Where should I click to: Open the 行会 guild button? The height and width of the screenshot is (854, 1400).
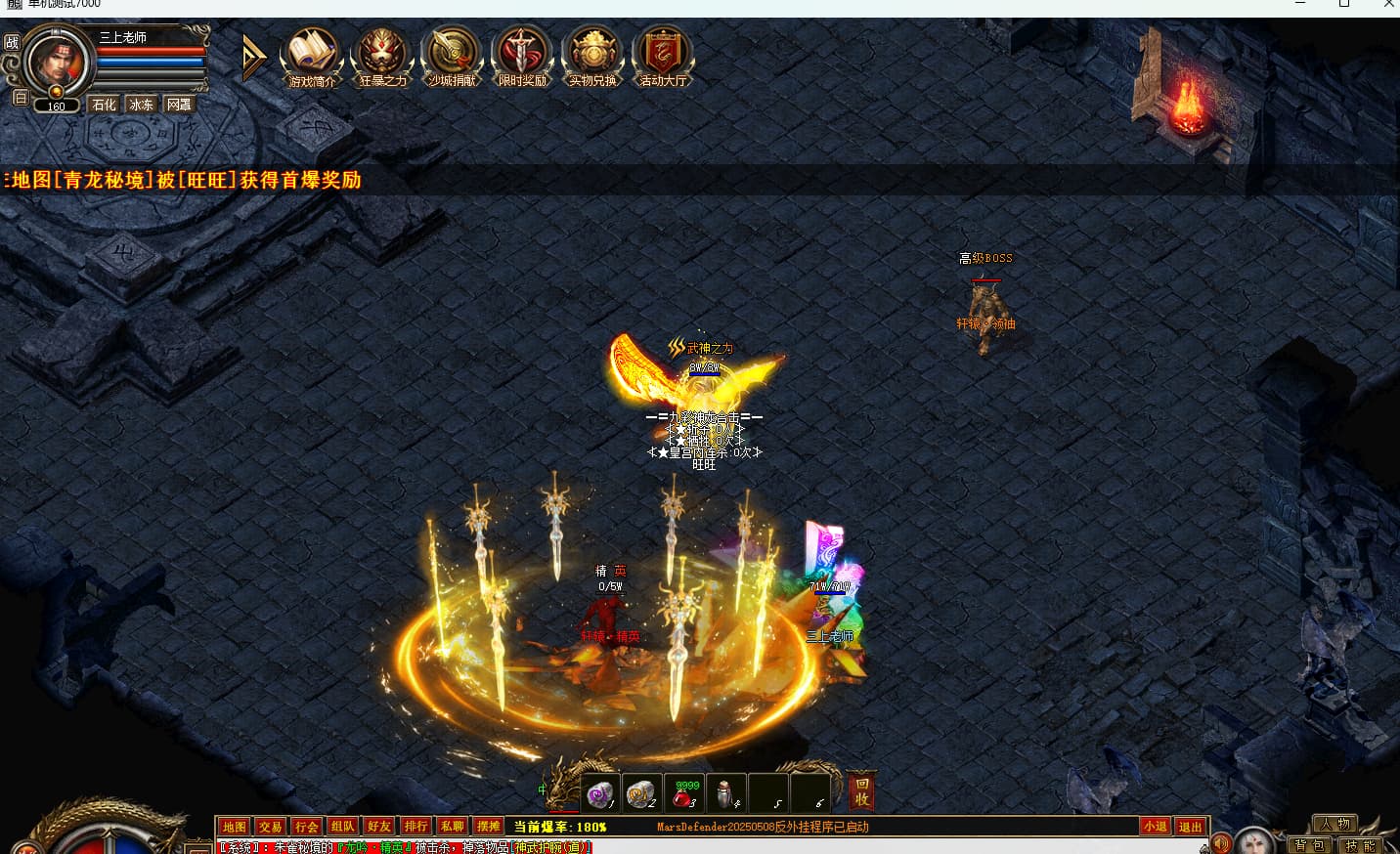[x=306, y=827]
